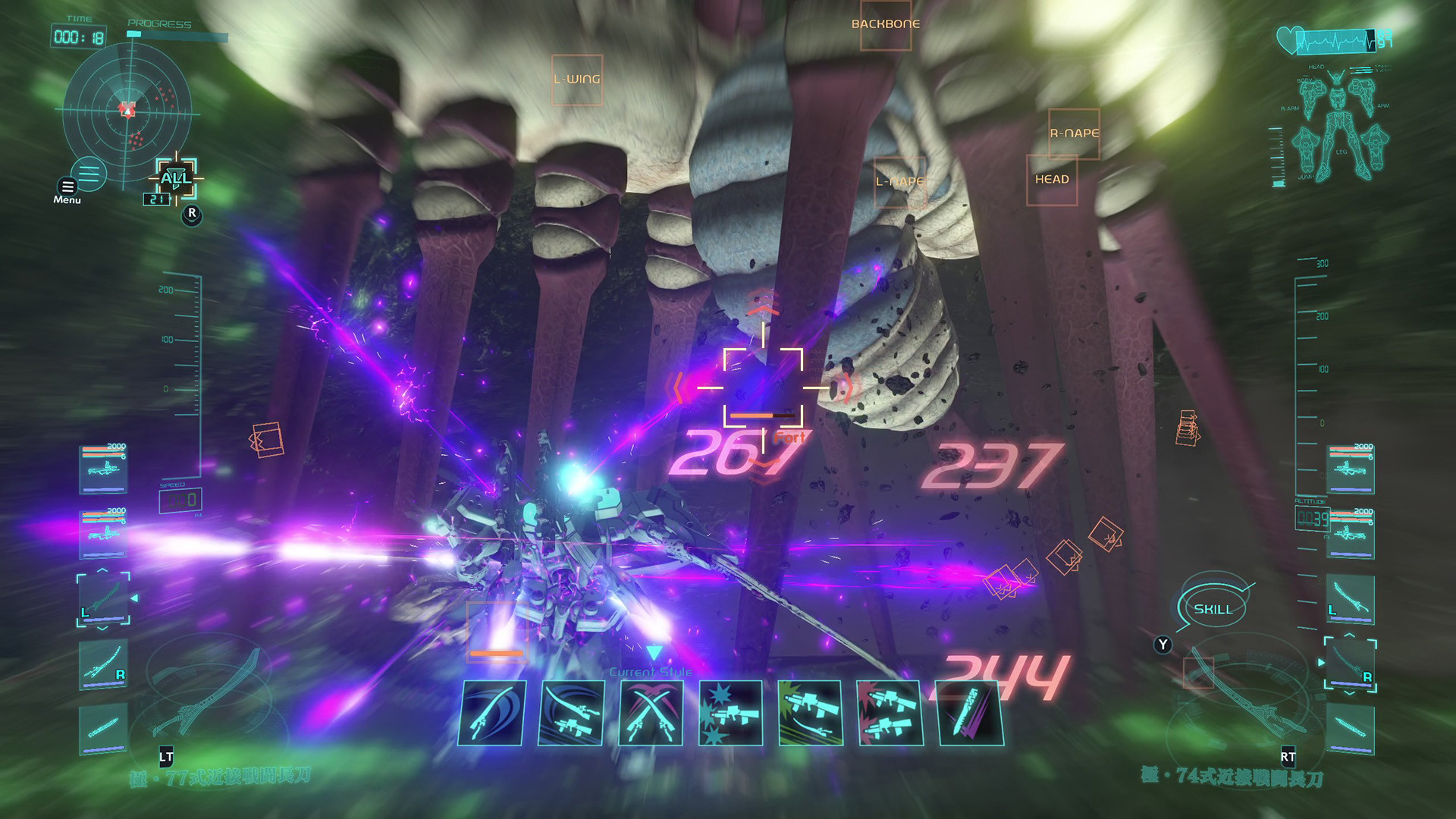The width and height of the screenshot is (1456, 819).
Task: Click the L-NAPE target marker
Action: 901,181
